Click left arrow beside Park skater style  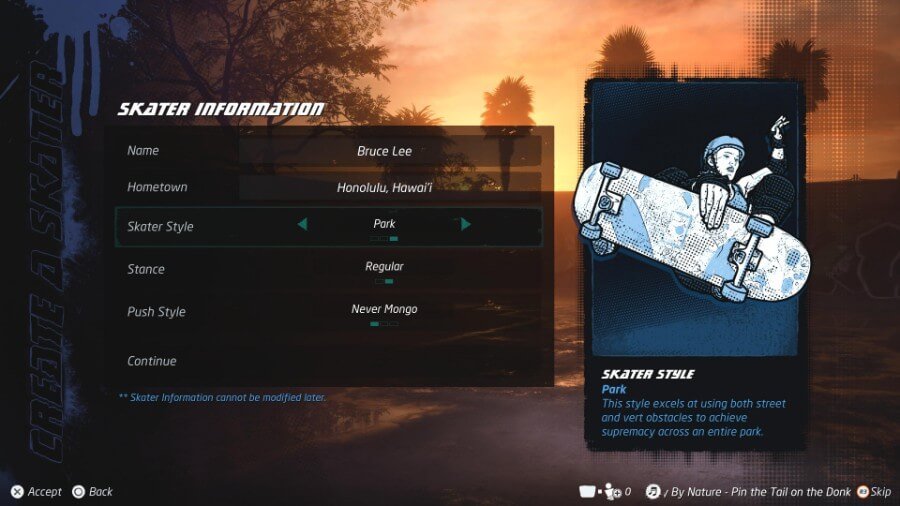click(302, 225)
